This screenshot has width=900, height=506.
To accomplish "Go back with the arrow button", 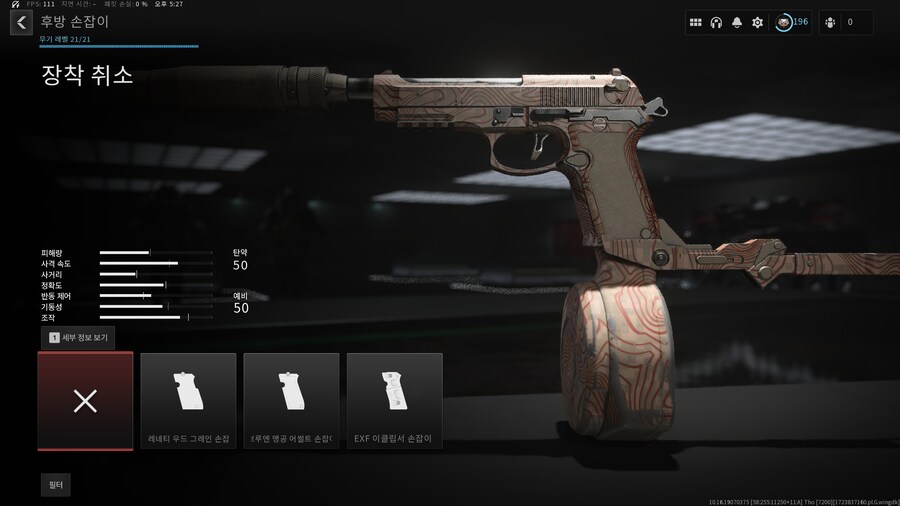I will [x=21, y=22].
